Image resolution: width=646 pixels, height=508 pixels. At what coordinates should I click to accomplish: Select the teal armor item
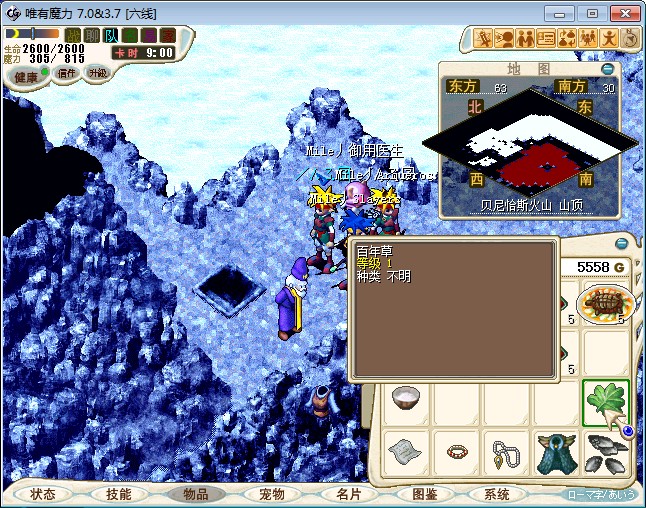(555, 451)
